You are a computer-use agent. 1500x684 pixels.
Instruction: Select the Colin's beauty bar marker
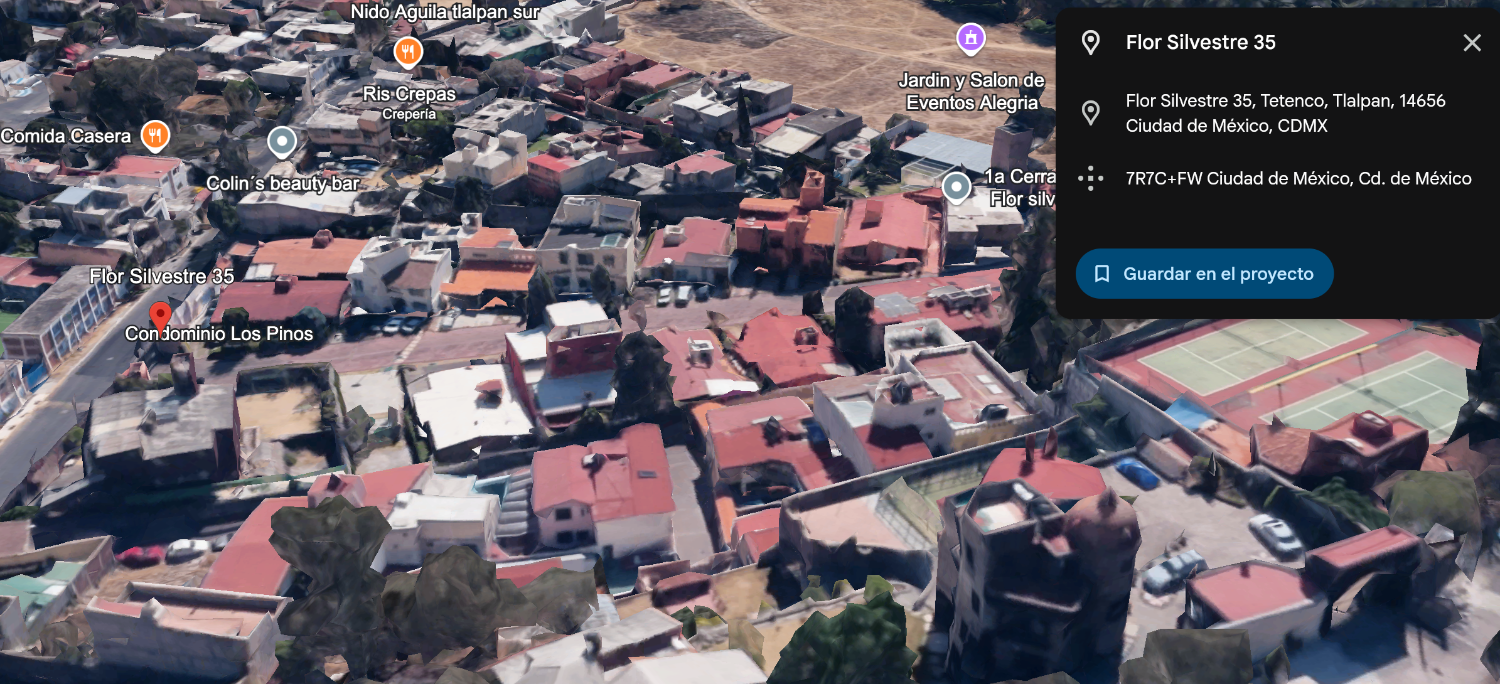(x=283, y=142)
